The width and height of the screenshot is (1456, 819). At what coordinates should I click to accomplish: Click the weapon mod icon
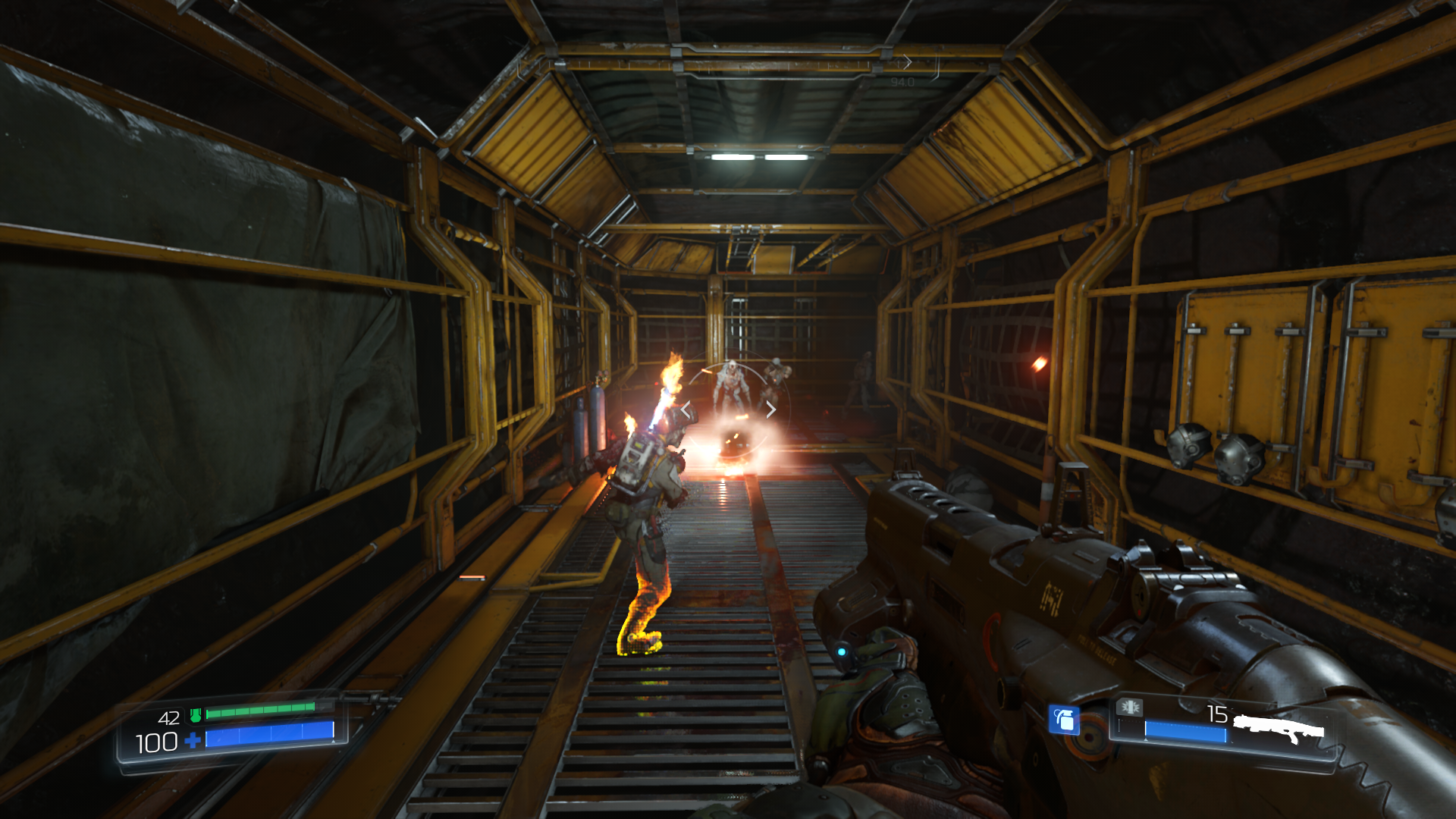pos(1129,708)
